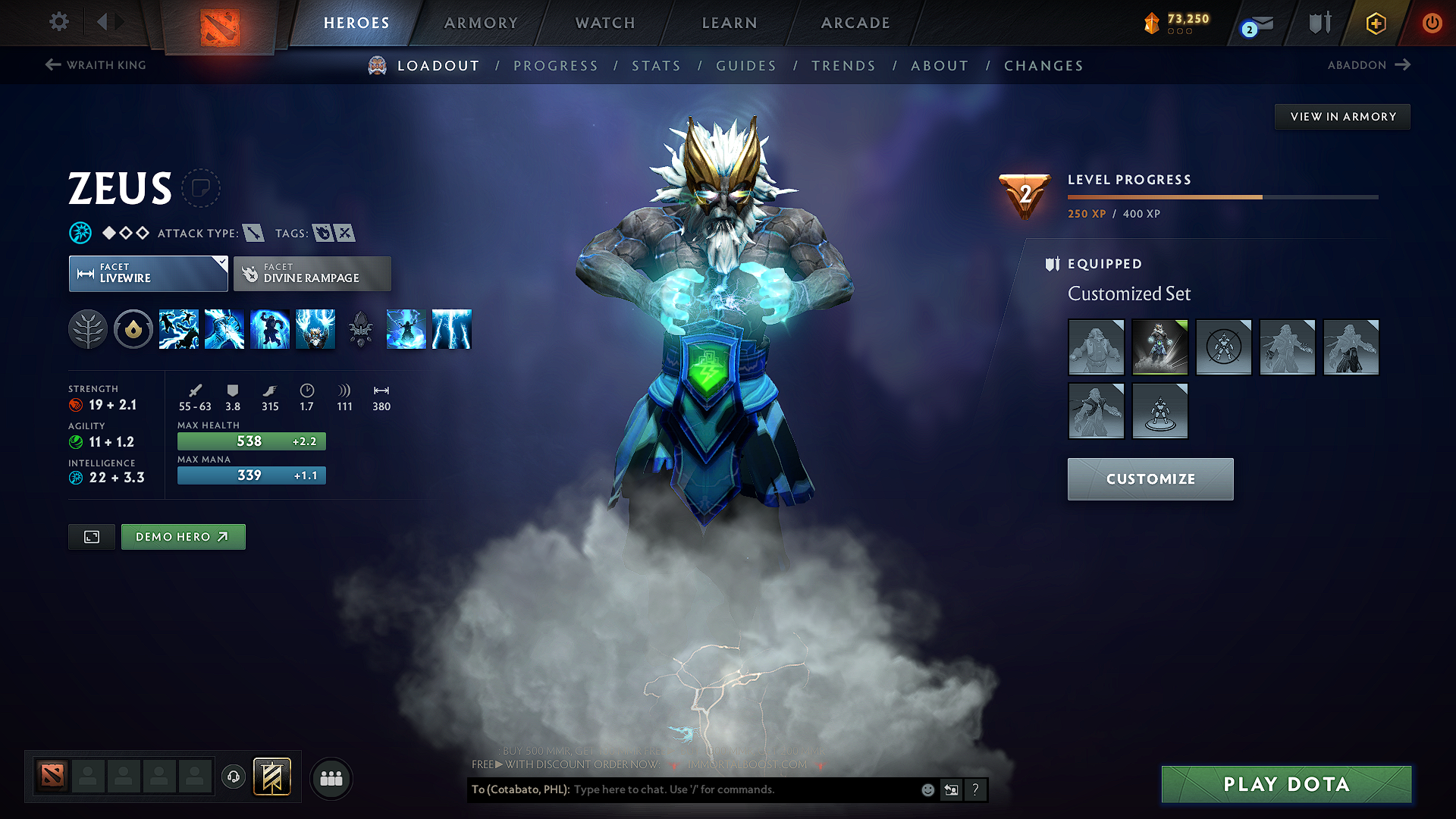Click the friends list icon near the chat
The image size is (1456, 819).
click(x=331, y=778)
